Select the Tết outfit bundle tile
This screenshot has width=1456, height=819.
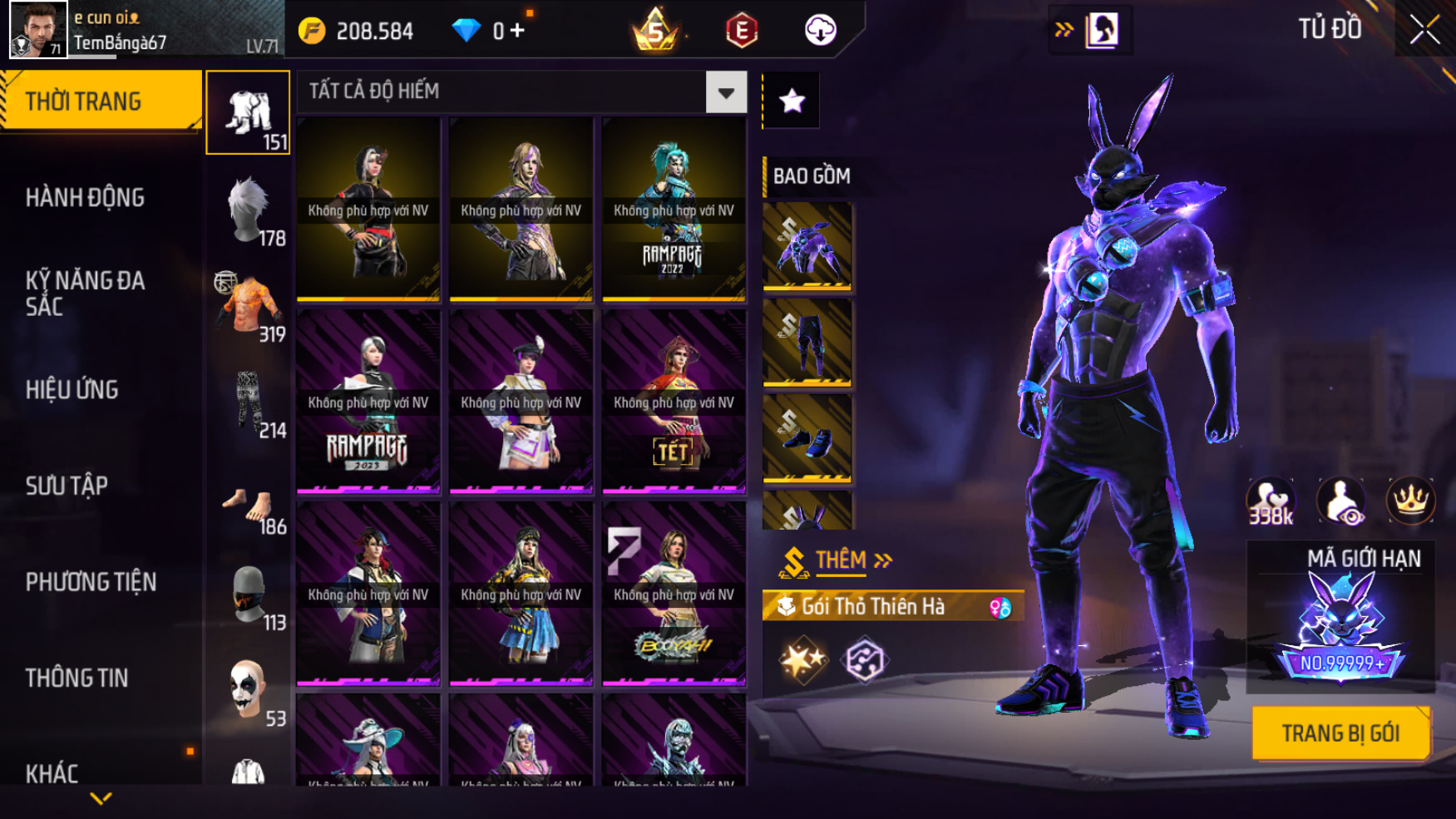(674, 401)
